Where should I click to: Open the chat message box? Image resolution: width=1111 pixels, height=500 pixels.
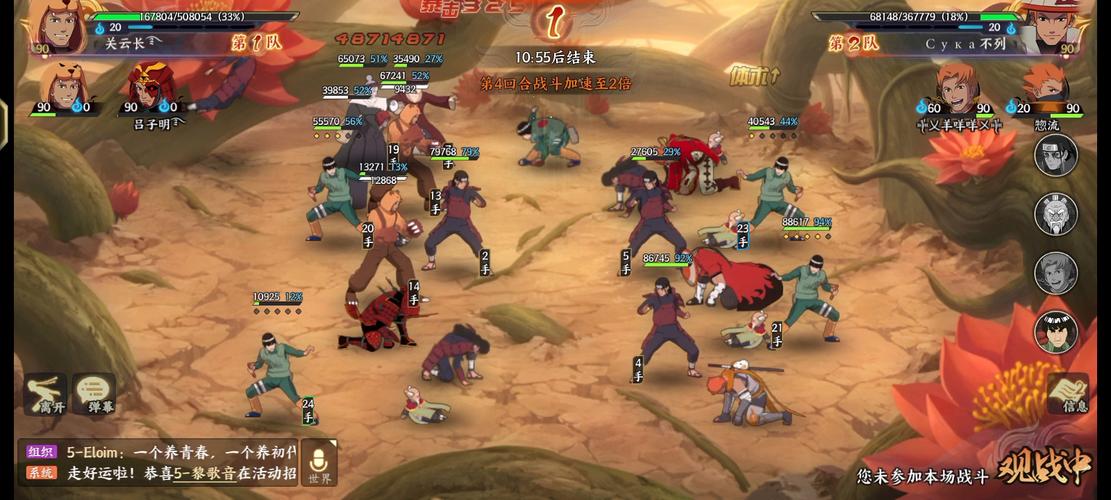click(160, 462)
